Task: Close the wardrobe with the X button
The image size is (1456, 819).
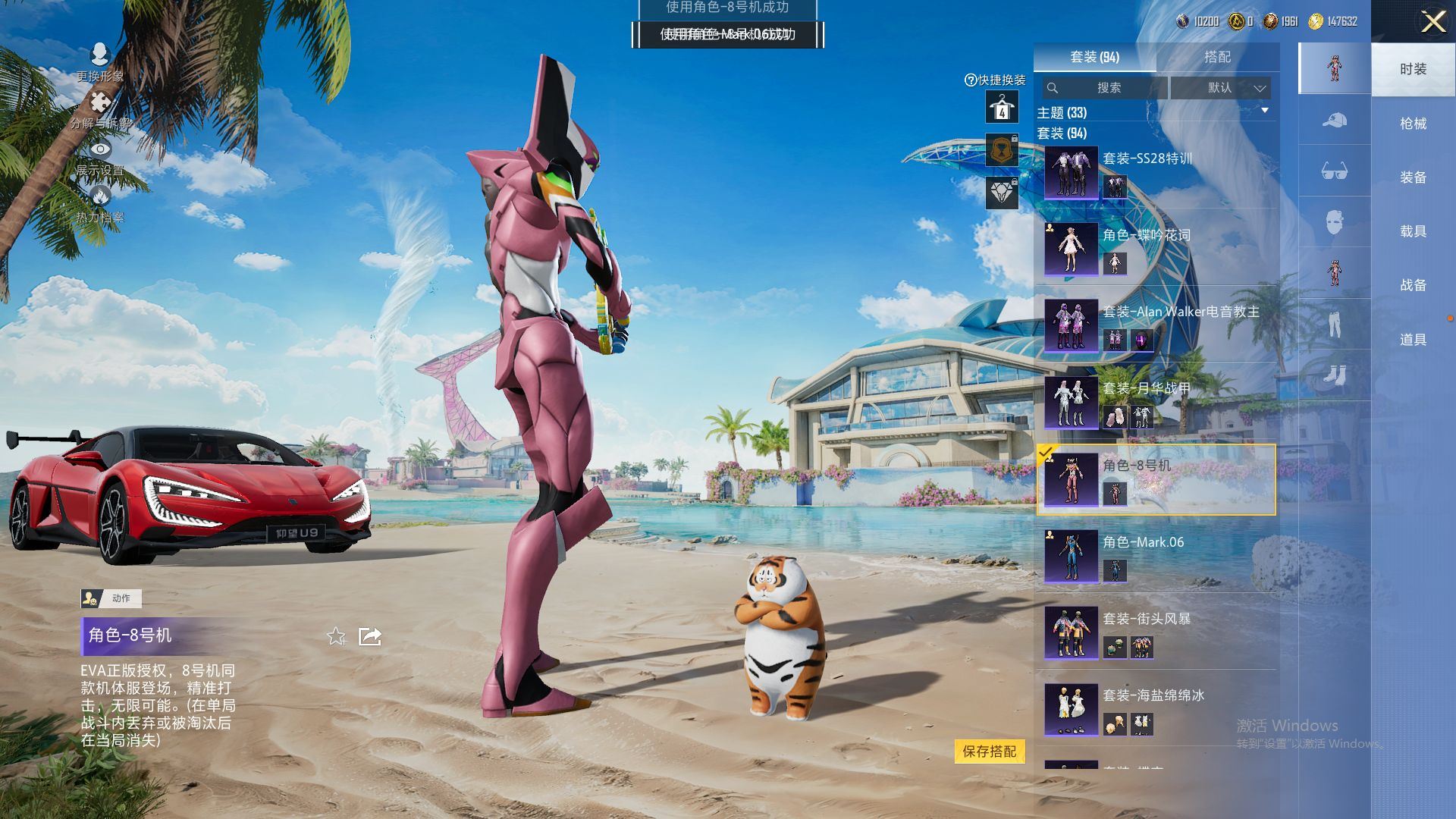Action: [1432, 21]
